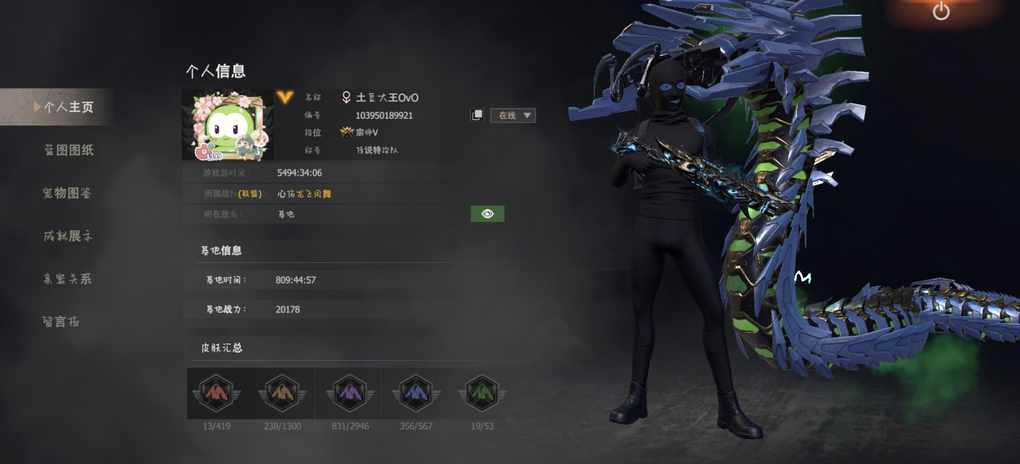Select the orange skin tier badge
The width and height of the screenshot is (1020, 464).
[282, 393]
